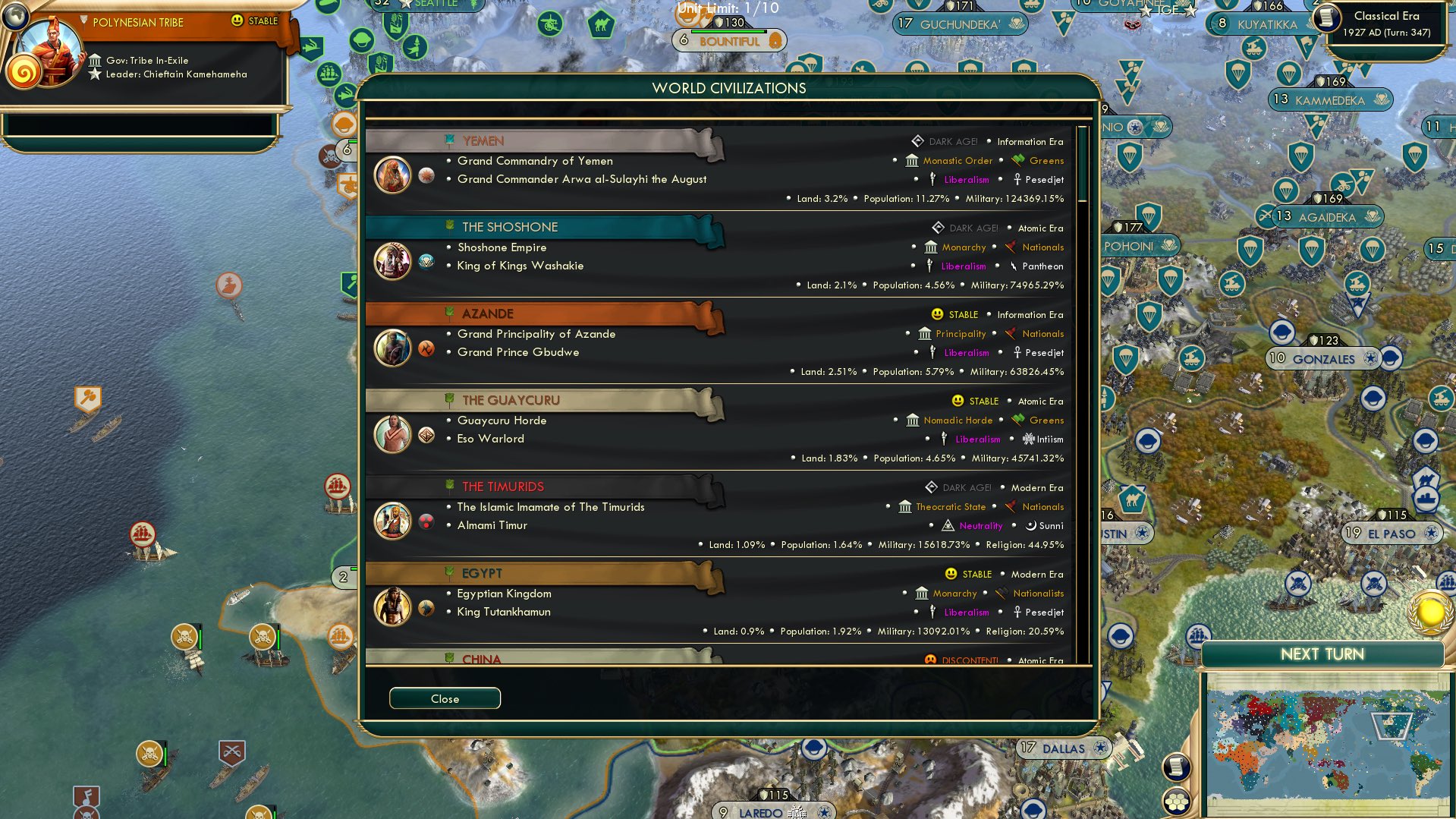Open Arwa al-Sulayhi's leader portrait for Yemen
The height and width of the screenshot is (819, 1456).
[x=392, y=174]
